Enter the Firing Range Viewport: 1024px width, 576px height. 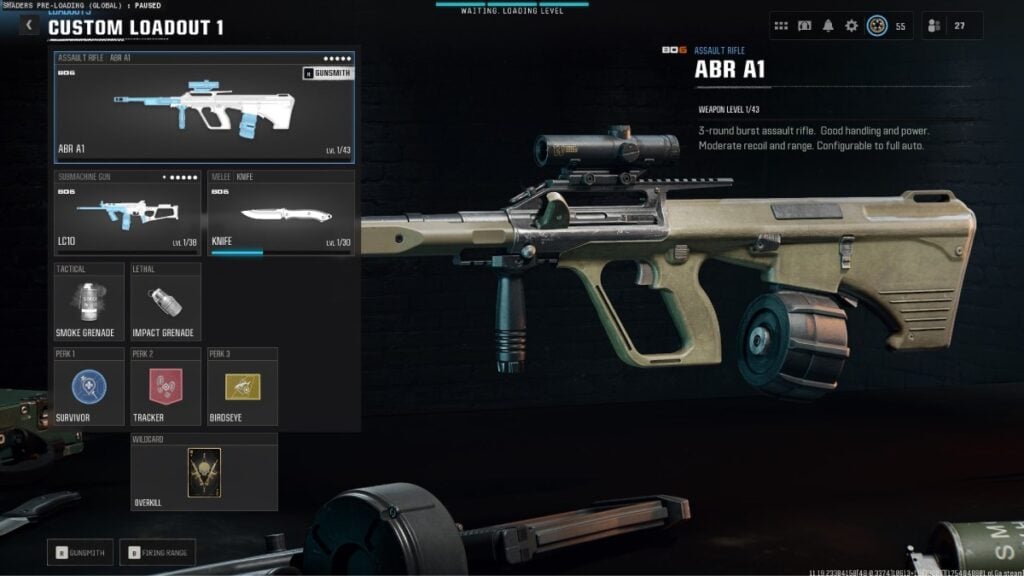(157, 552)
